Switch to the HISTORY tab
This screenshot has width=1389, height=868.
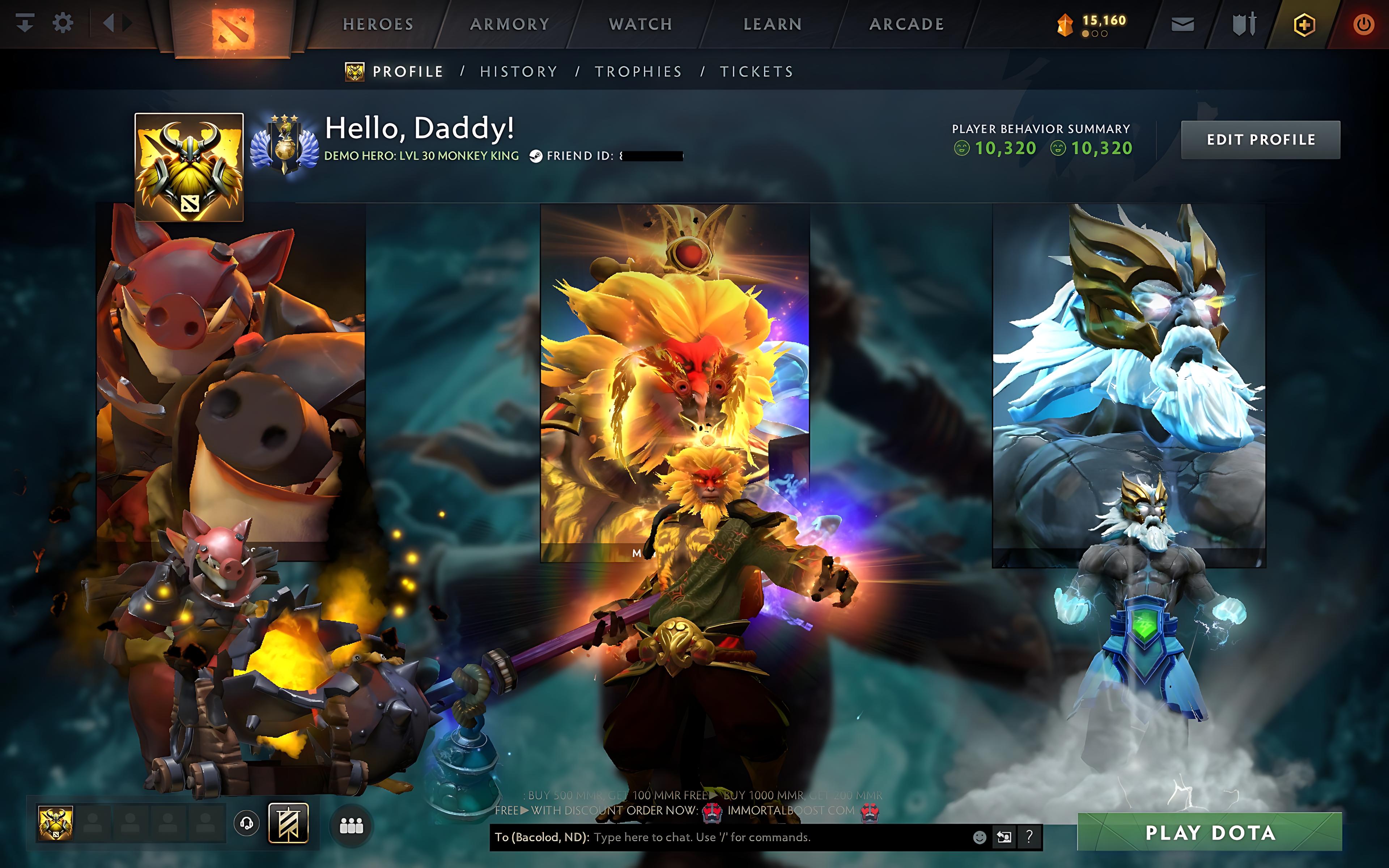pos(519,71)
